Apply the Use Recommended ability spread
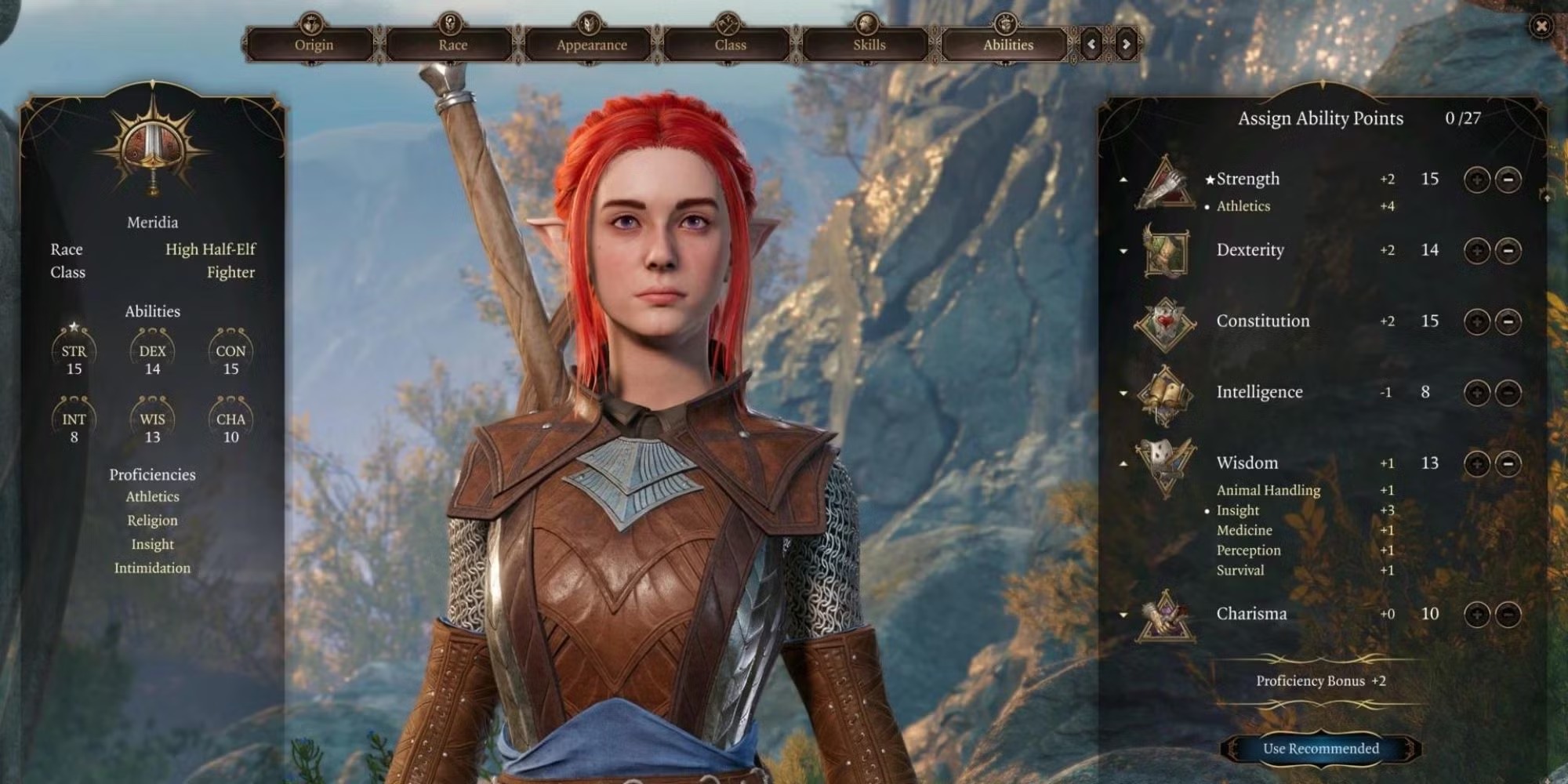 point(1320,748)
